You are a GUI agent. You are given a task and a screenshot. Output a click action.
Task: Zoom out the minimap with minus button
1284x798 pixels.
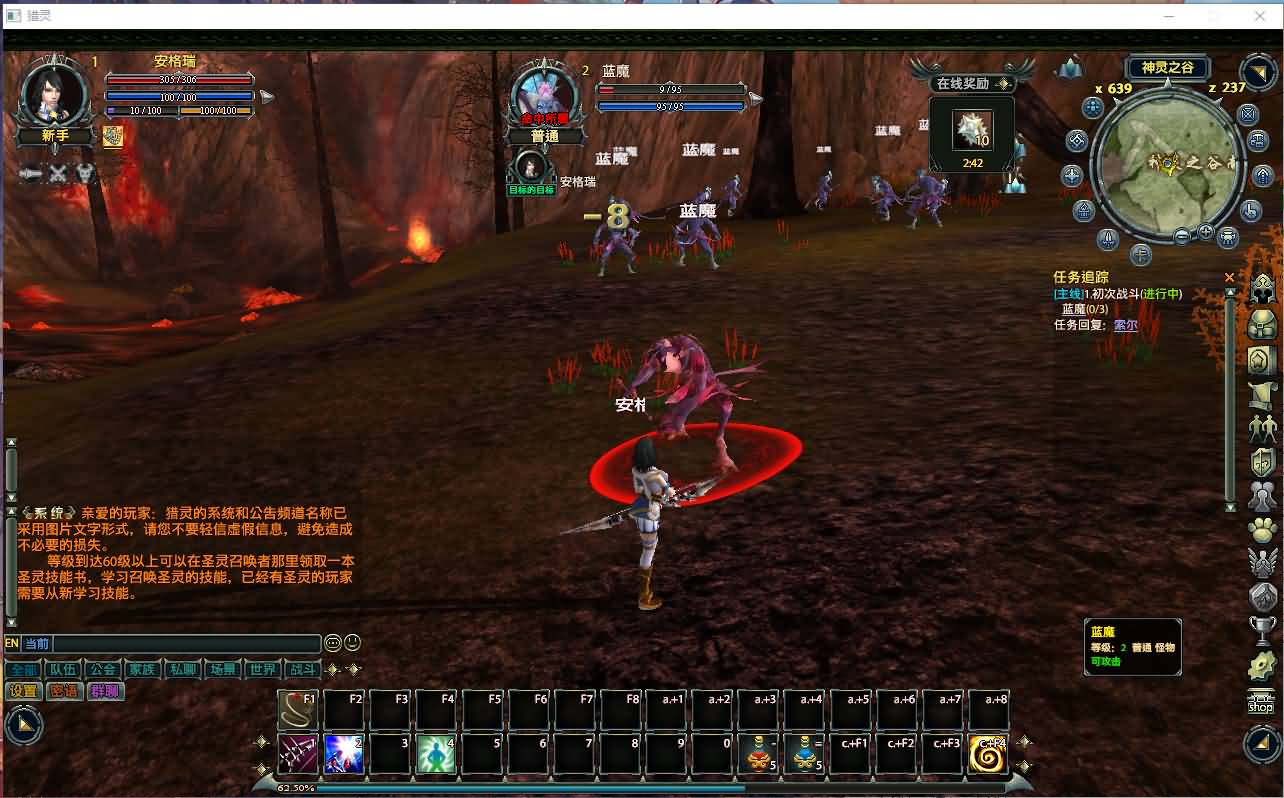tap(1182, 237)
